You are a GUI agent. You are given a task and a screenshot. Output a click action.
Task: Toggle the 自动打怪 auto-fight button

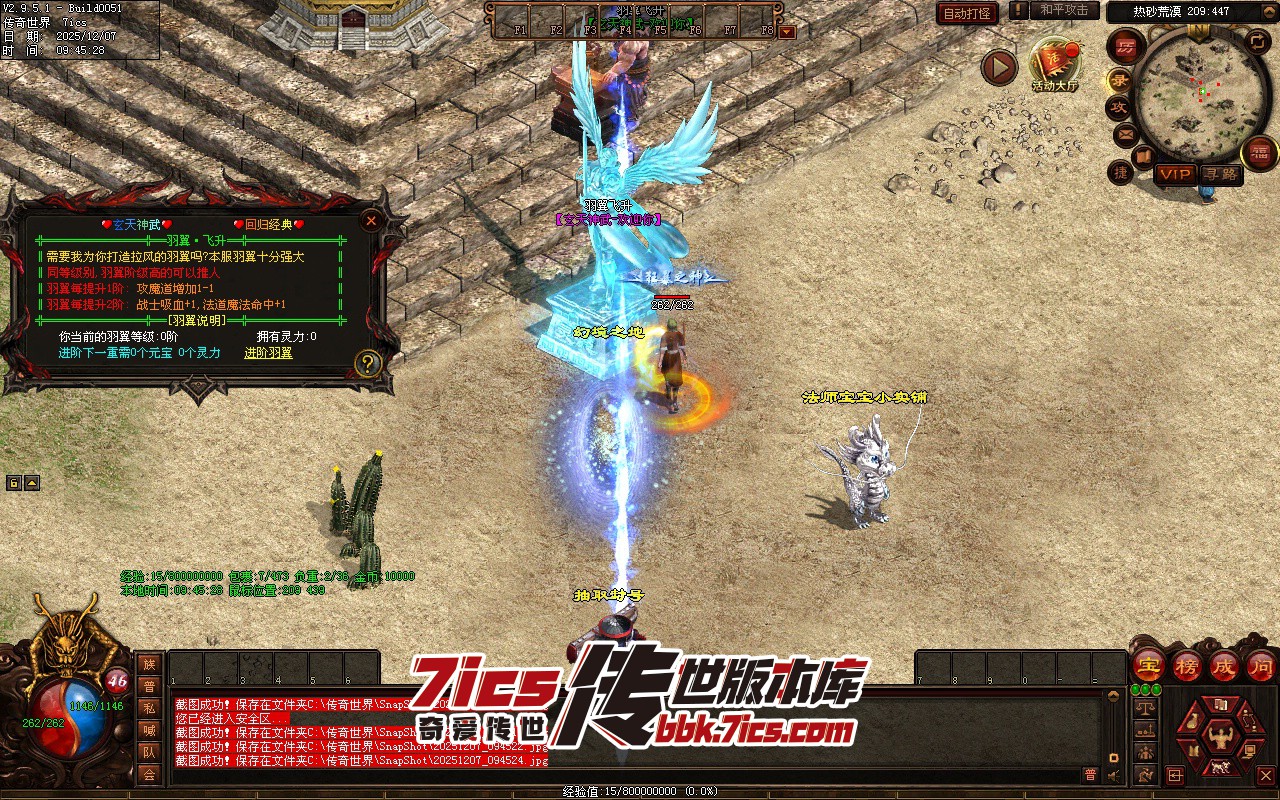(x=967, y=14)
